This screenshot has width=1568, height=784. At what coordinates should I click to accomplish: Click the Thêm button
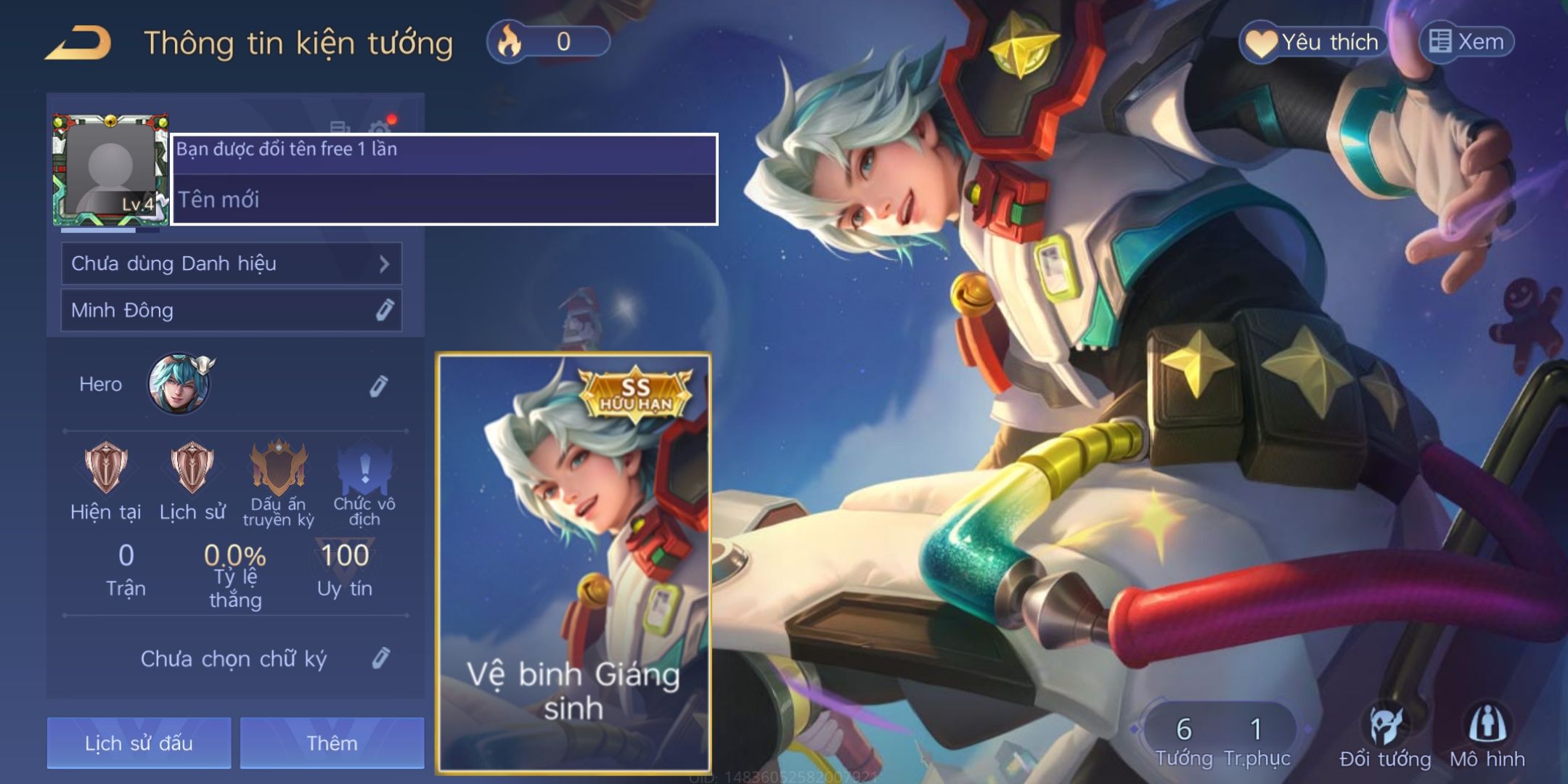[332, 743]
